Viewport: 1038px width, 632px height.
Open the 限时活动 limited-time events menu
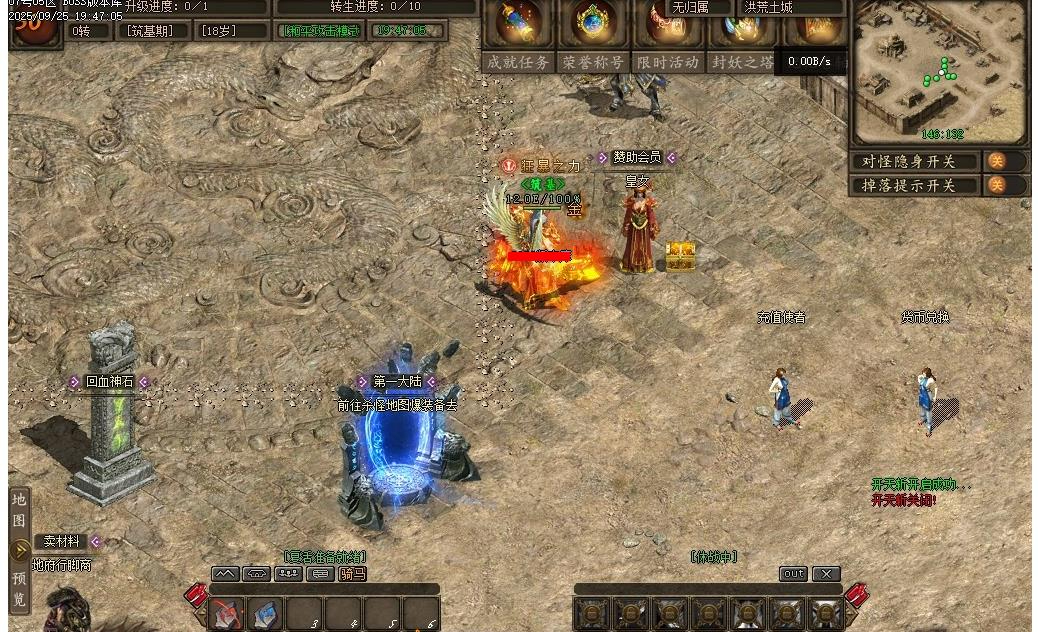667,62
